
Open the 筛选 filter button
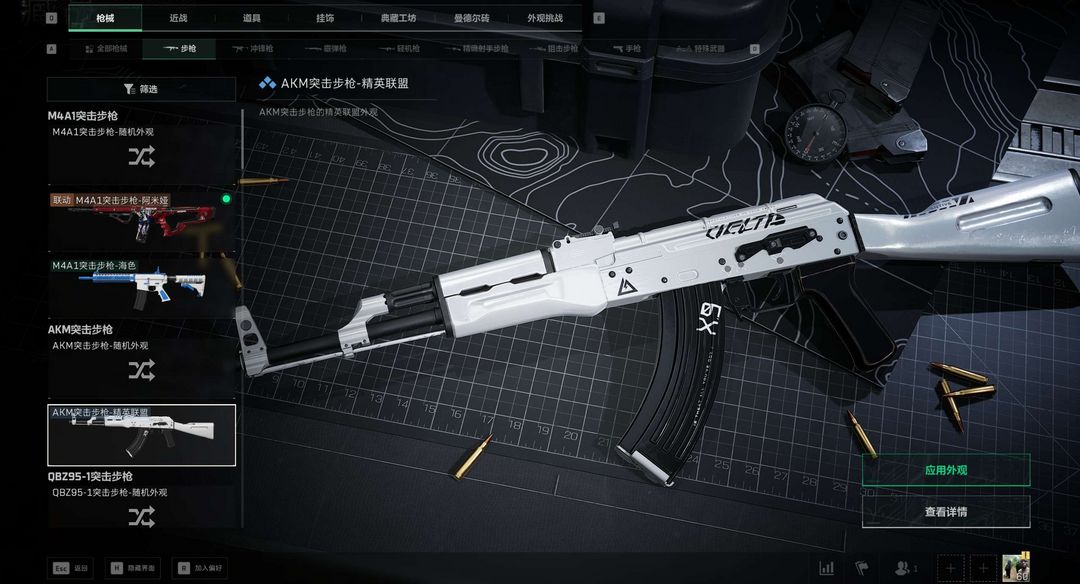point(142,89)
